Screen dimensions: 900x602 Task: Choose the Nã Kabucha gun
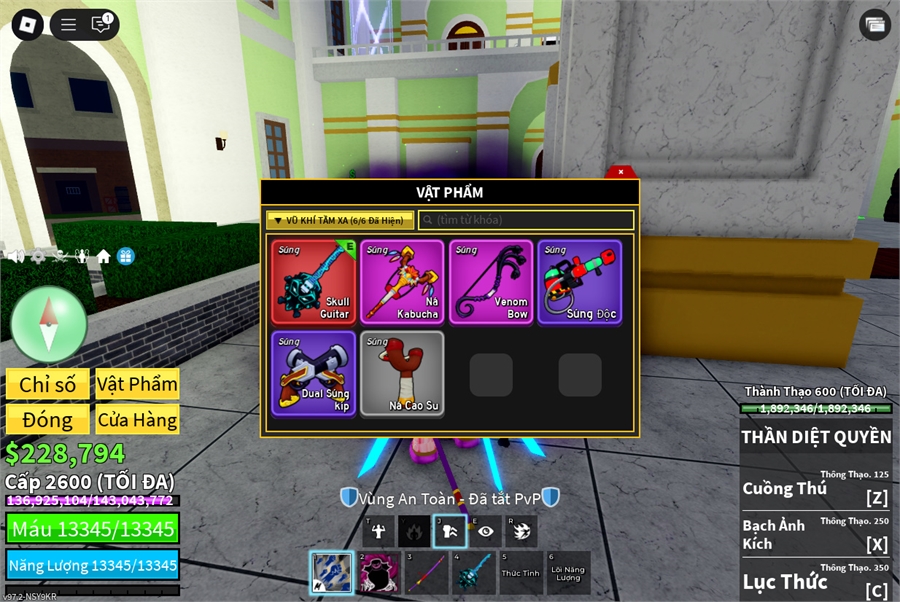(402, 282)
